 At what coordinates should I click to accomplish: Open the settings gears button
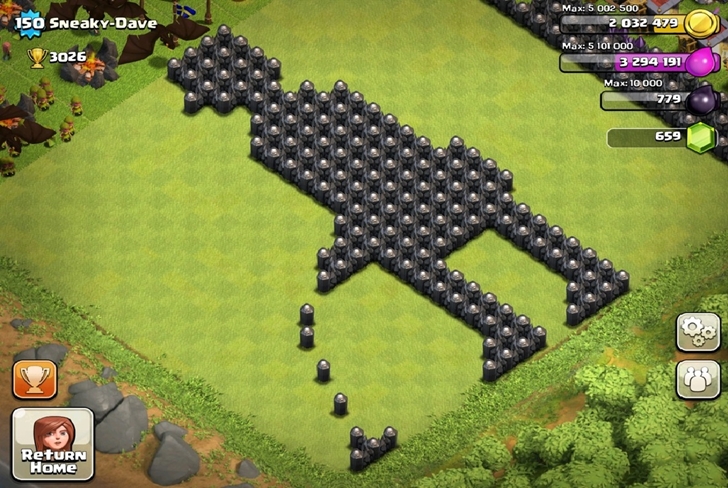(x=697, y=331)
